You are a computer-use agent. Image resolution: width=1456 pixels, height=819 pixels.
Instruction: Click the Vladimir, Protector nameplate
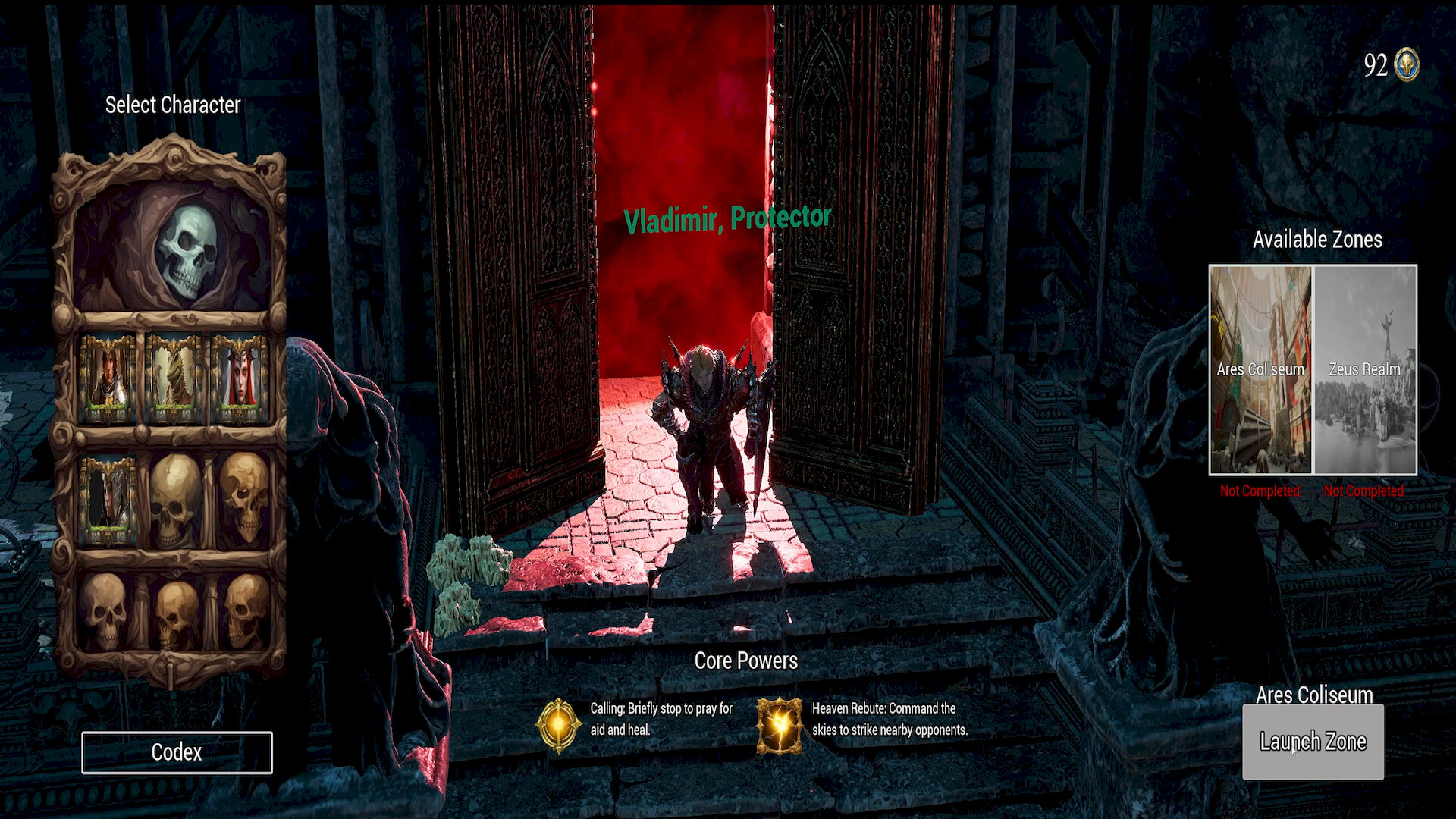(727, 218)
